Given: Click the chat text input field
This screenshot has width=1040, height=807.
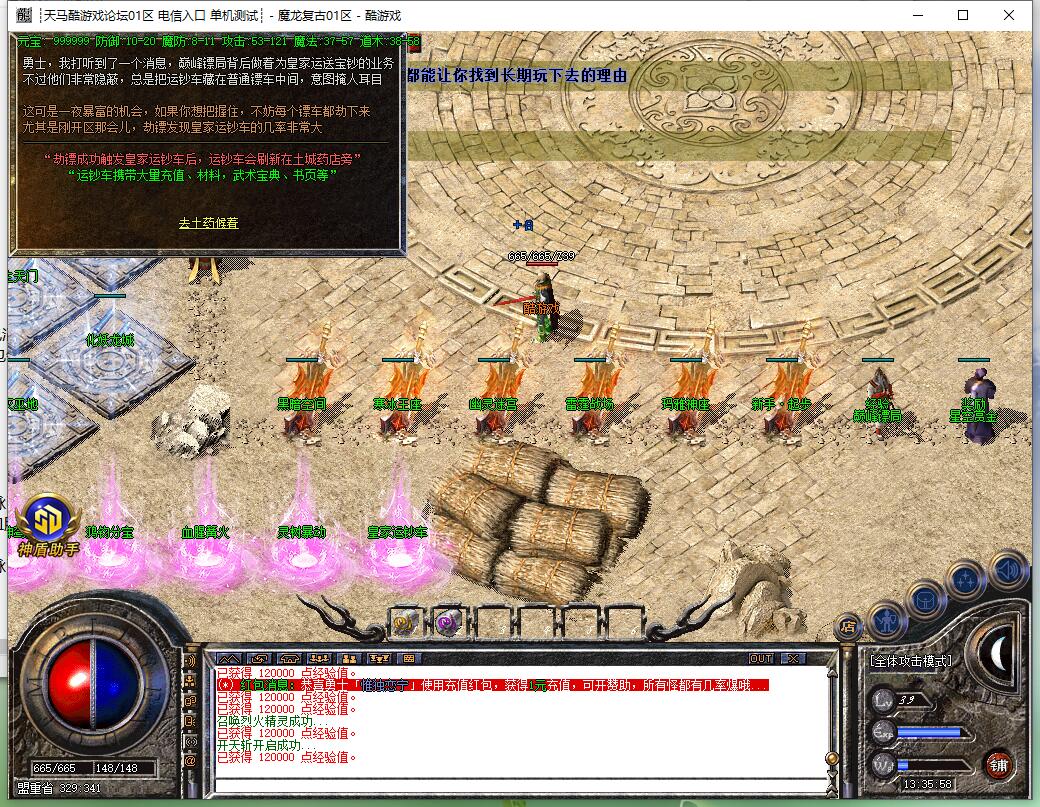Looking at the screenshot, I should (520, 784).
